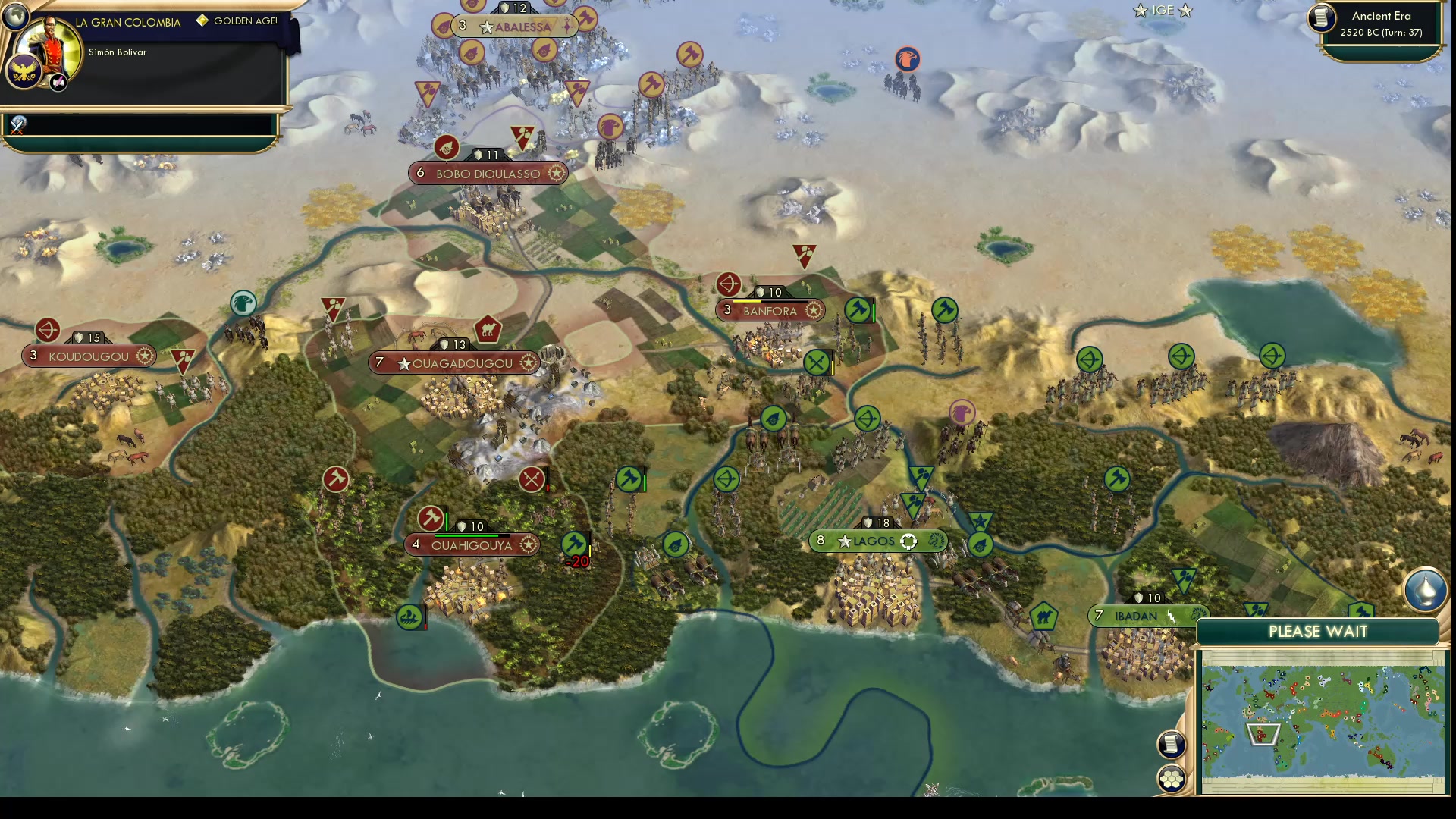Click the capital star on Abalessa's banner
This screenshot has height=819, width=1456.
pyautogui.click(x=485, y=25)
